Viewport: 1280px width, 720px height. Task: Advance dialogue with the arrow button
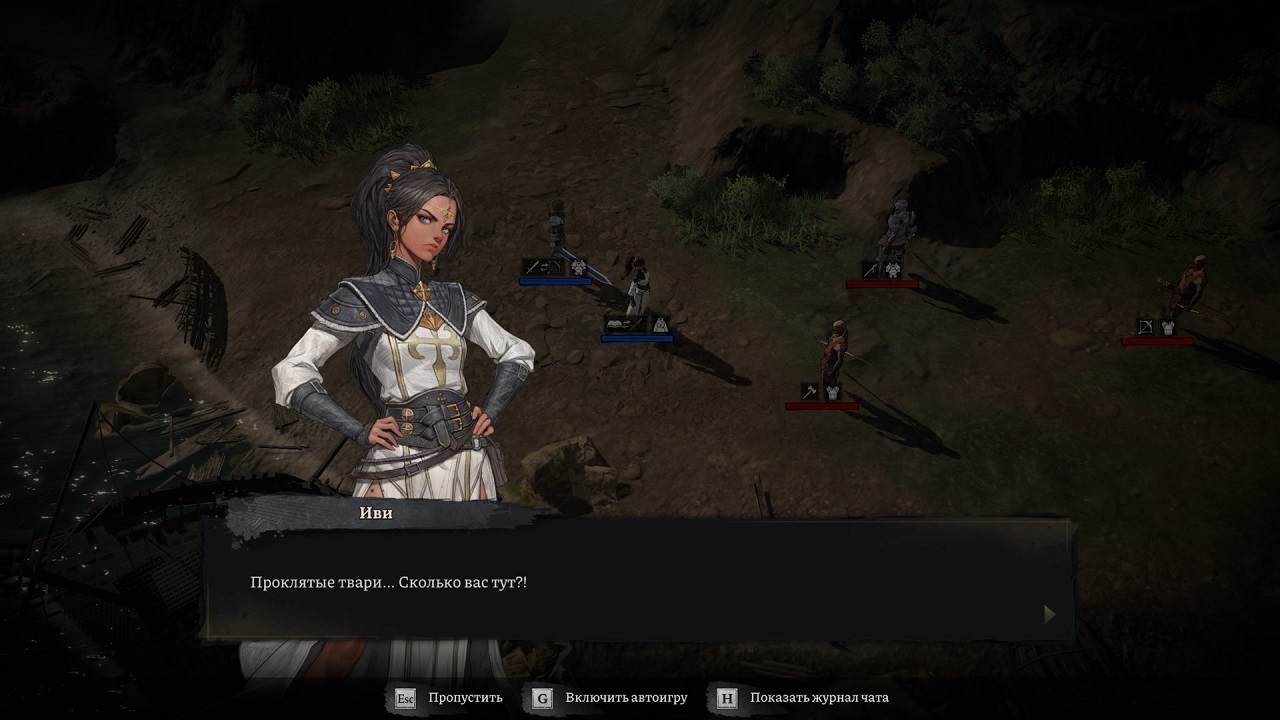pyautogui.click(x=1049, y=614)
